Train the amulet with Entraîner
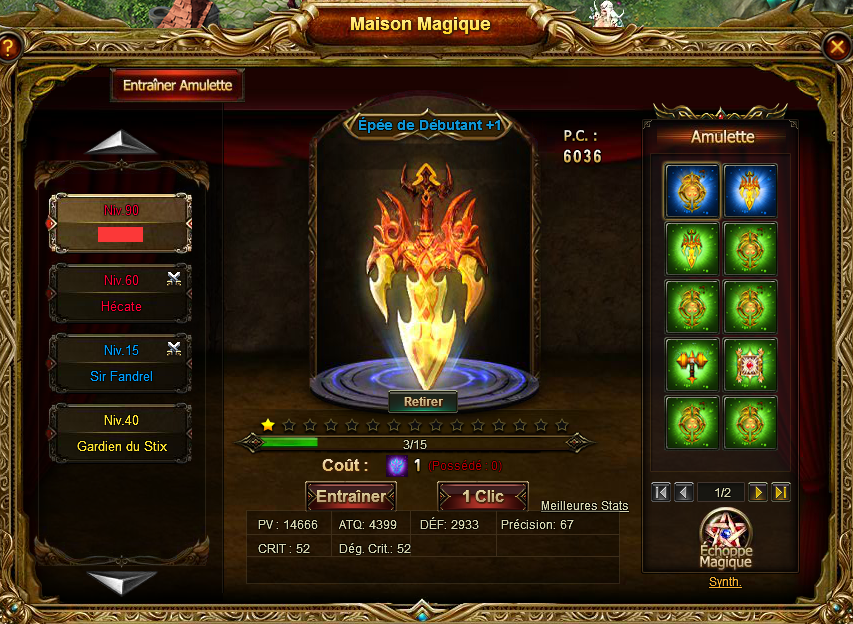 (x=351, y=496)
